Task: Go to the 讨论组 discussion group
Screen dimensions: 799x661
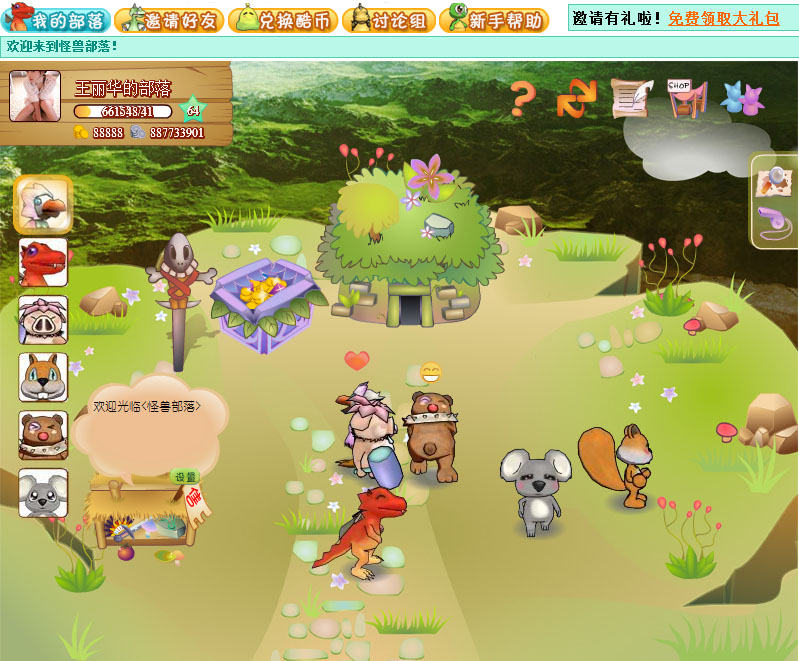Action: click(387, 19)
